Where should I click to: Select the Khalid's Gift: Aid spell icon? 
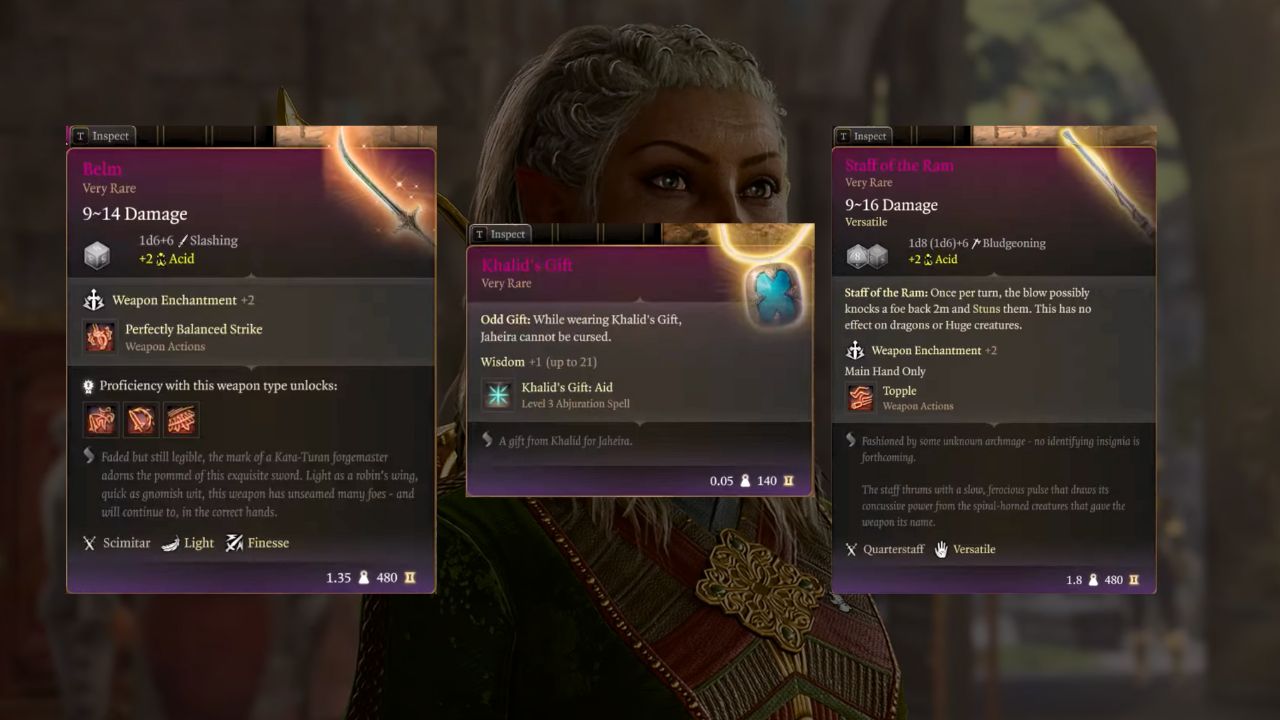pyautogui.click(x=498, y=394)
